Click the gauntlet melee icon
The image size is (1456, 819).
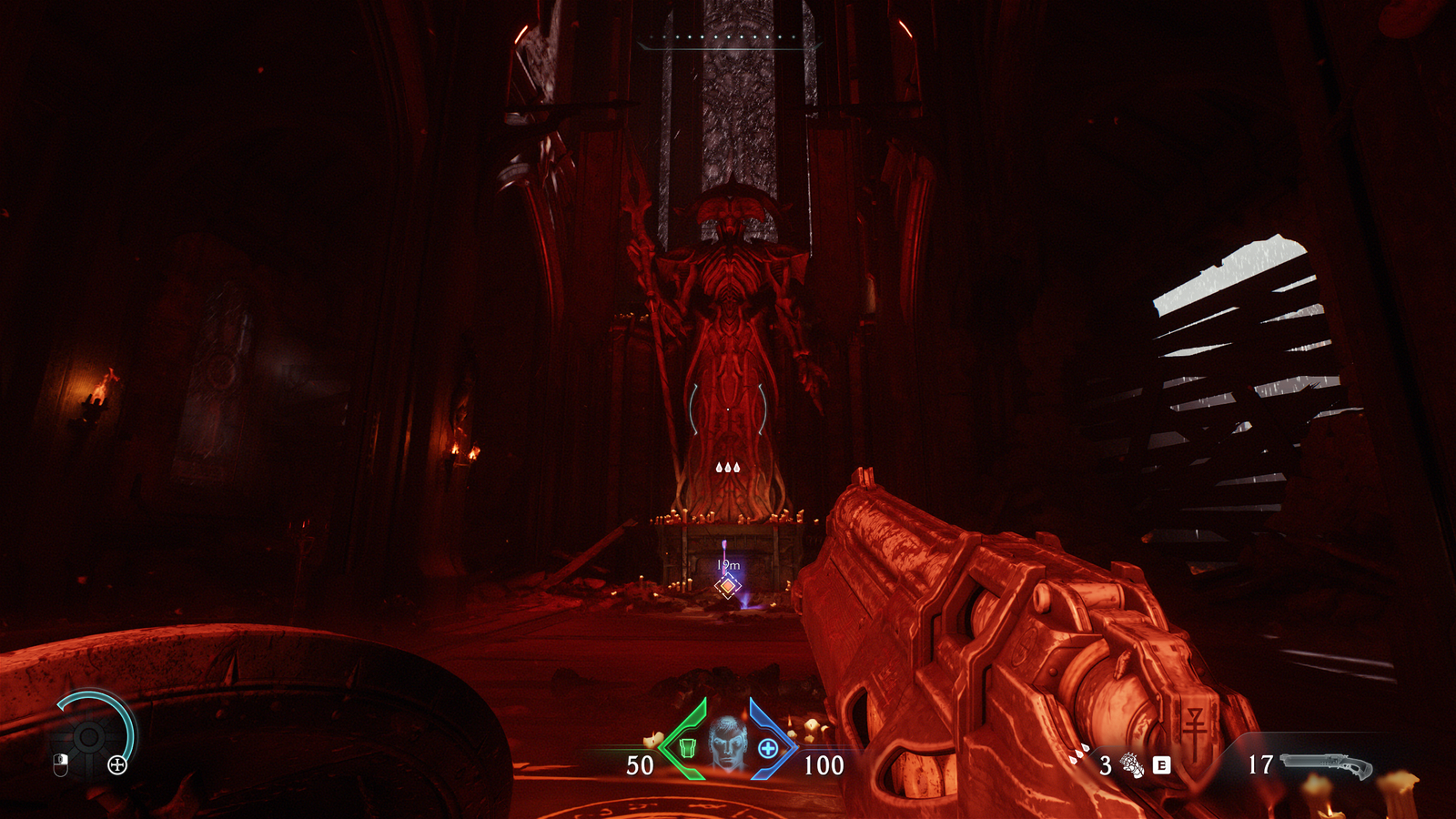(1132, 765)
